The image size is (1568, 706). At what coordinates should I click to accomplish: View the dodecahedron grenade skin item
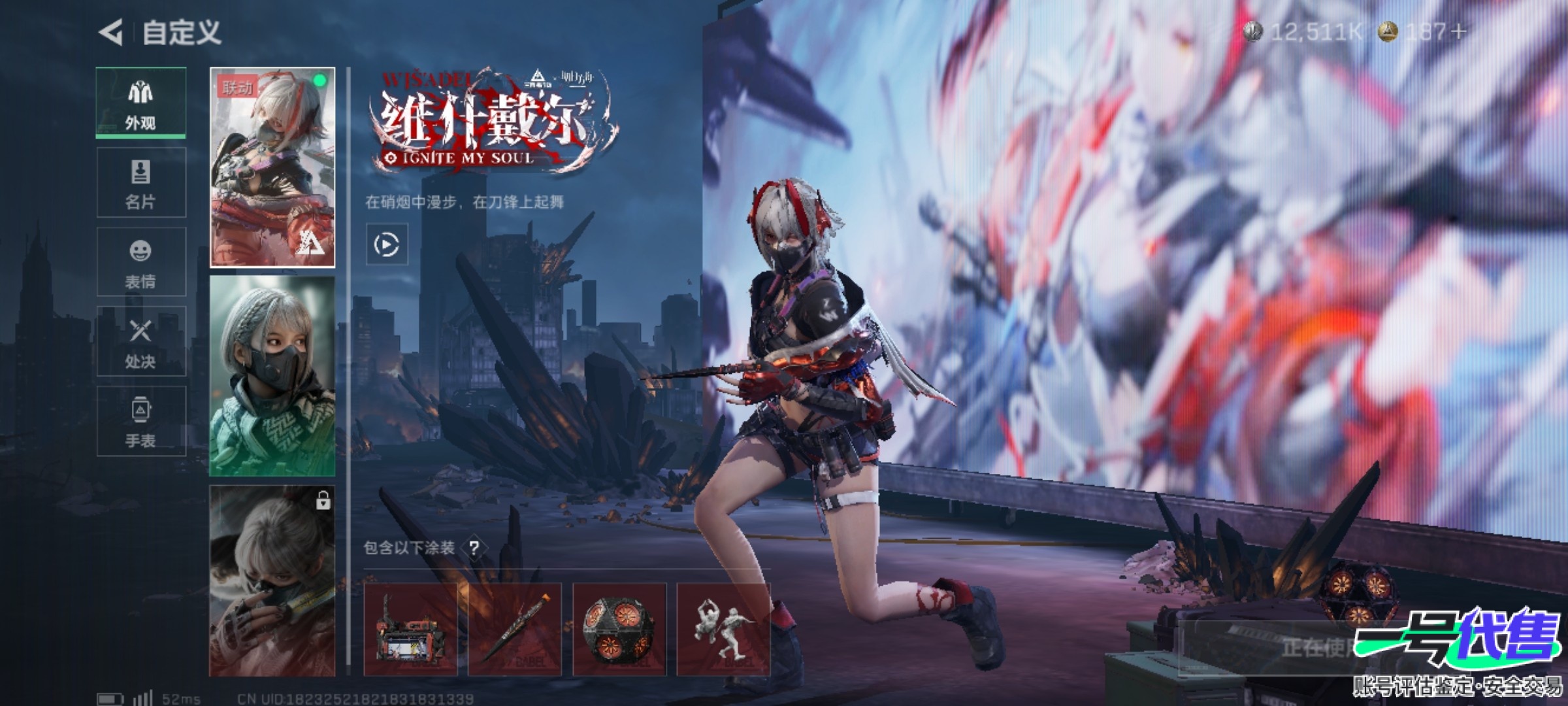click(619, 630)
